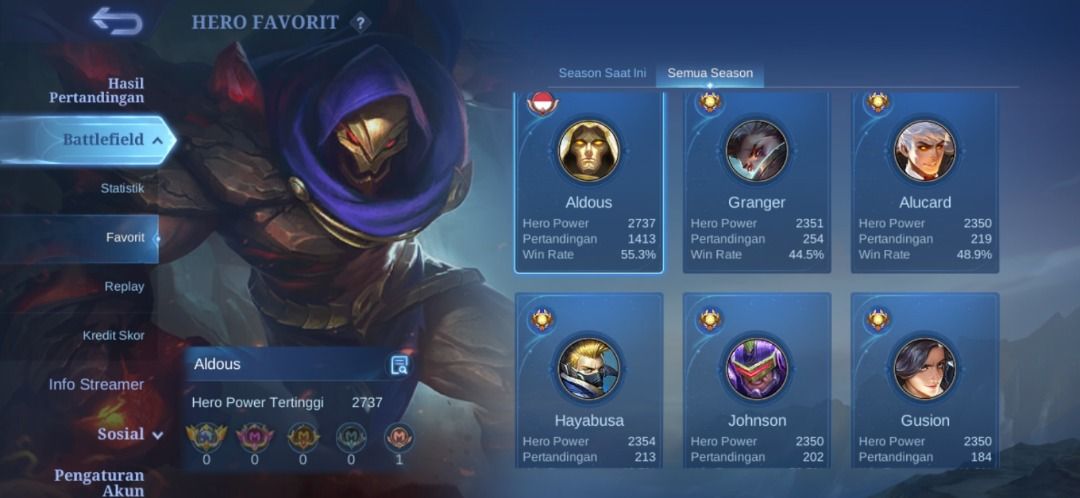Select the Aldous hero card
Image resolution: width=1080 pixels, height=498 pixels.
589,183
